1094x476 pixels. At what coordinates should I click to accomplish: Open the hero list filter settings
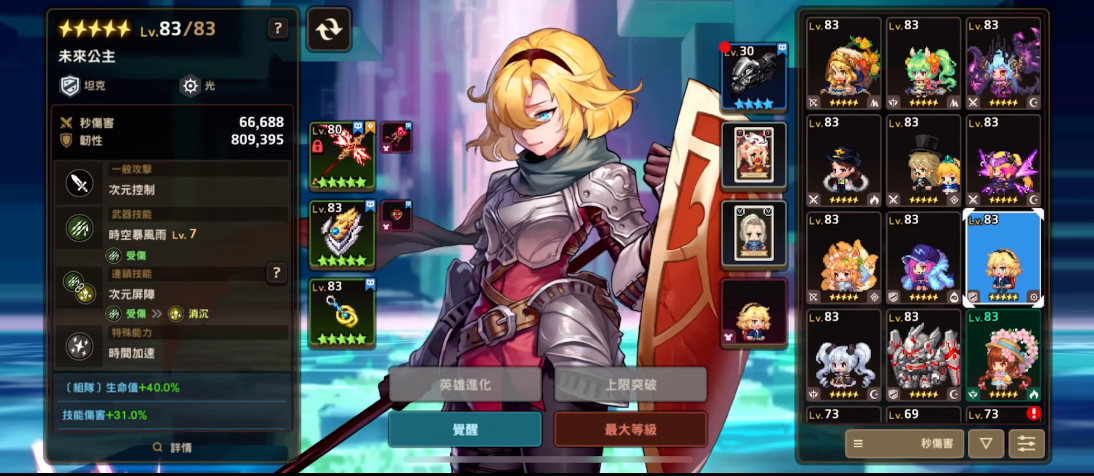pos(1026,443)
